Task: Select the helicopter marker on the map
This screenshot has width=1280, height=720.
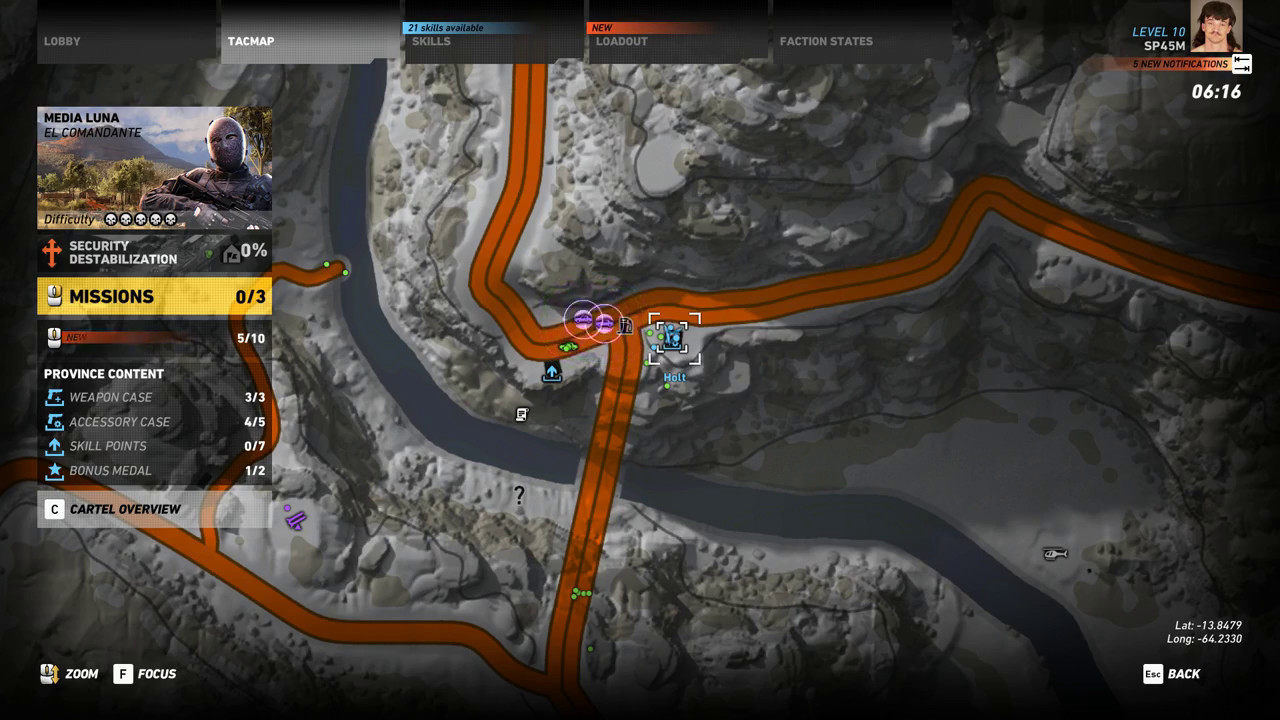Action: pyautogui.click(x=1055, y=553)
